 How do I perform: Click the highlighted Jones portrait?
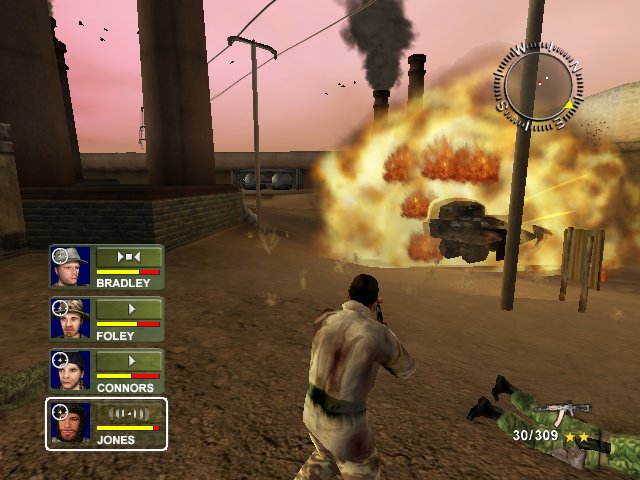pyautogui.click(x=71, y=422)
